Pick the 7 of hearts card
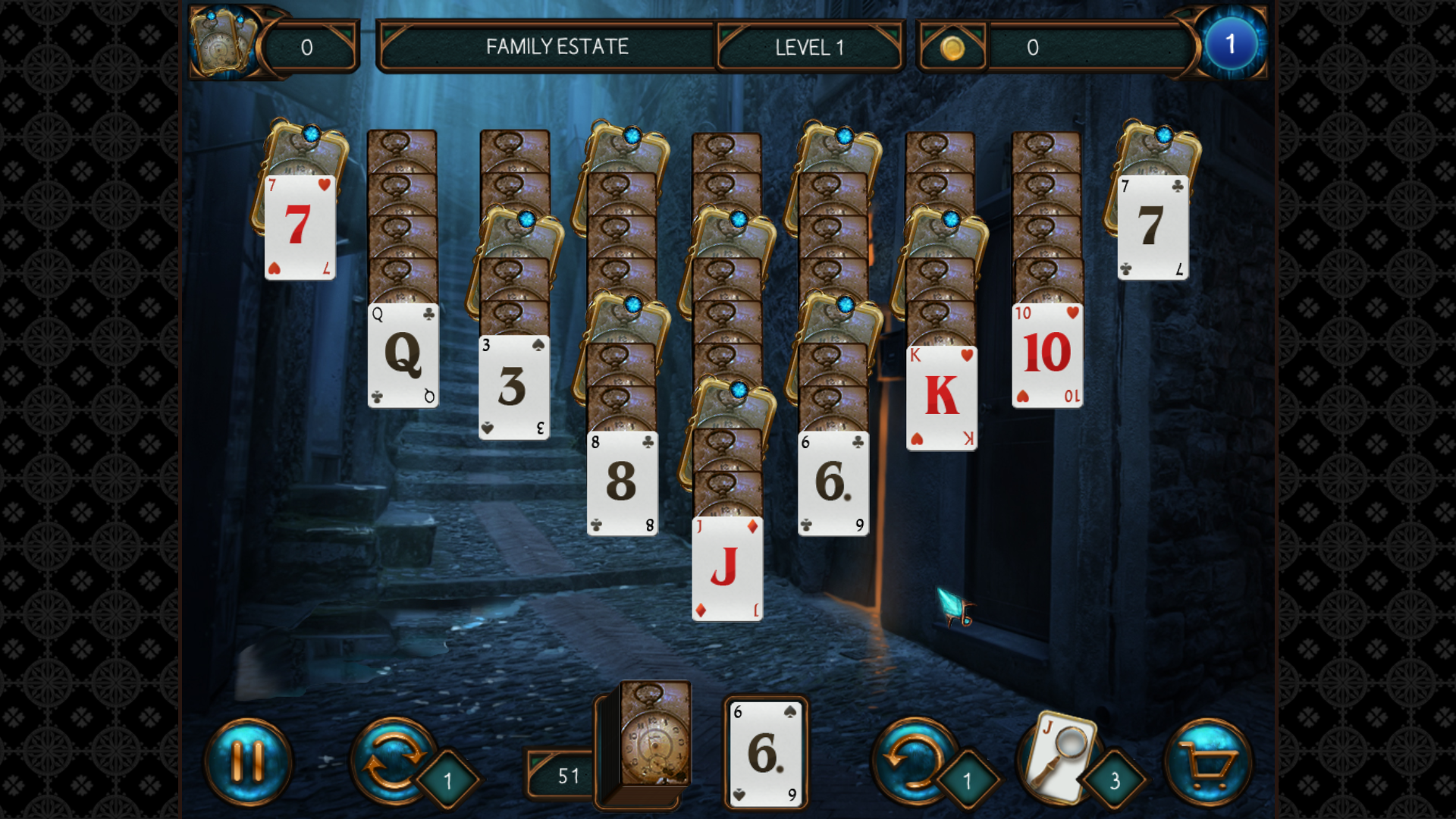This screenshot has width=1456, height=819. 300,227
